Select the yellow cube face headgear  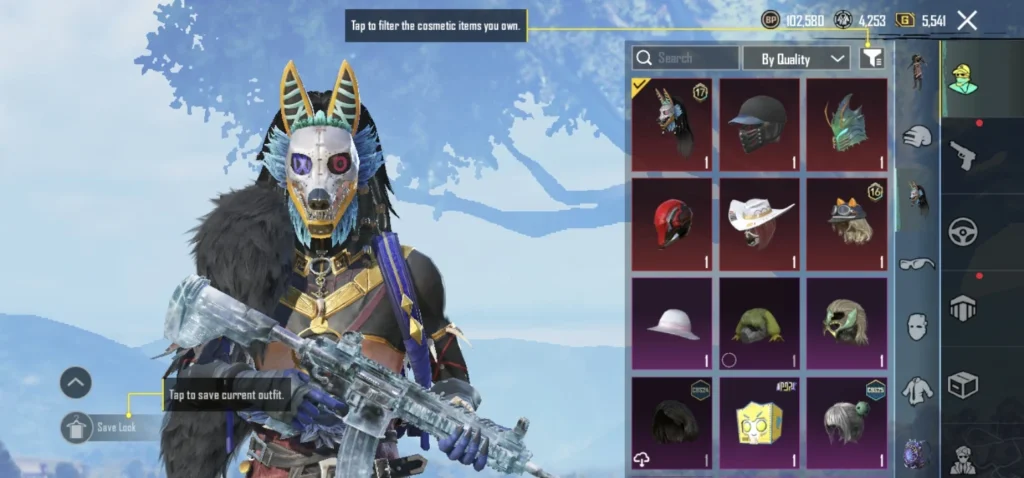pos(759,422)
